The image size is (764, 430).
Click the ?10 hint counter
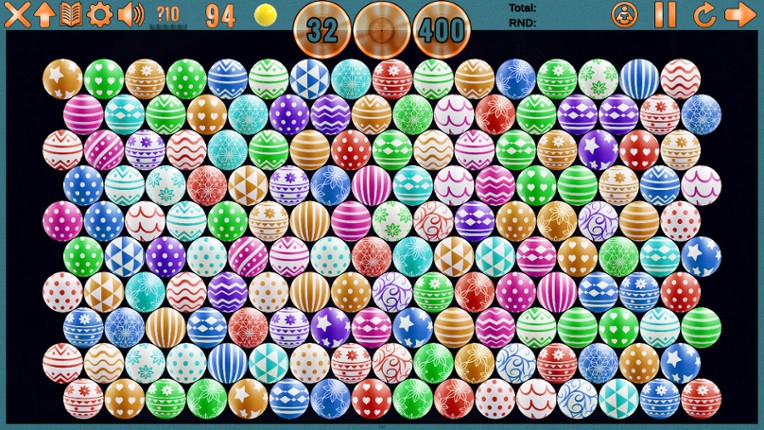pos(168,14)
